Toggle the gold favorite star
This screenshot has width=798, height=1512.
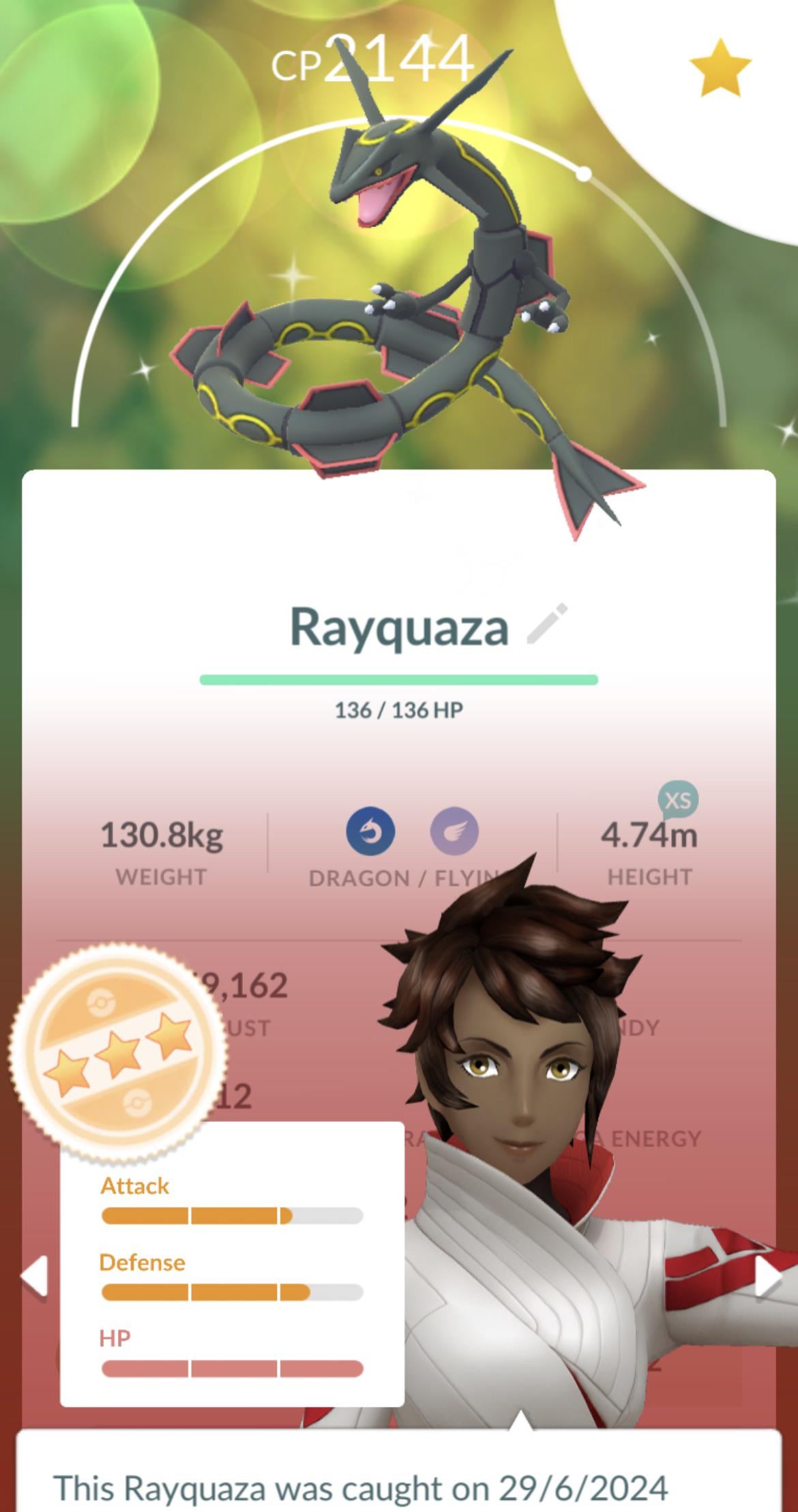[720, 68]
